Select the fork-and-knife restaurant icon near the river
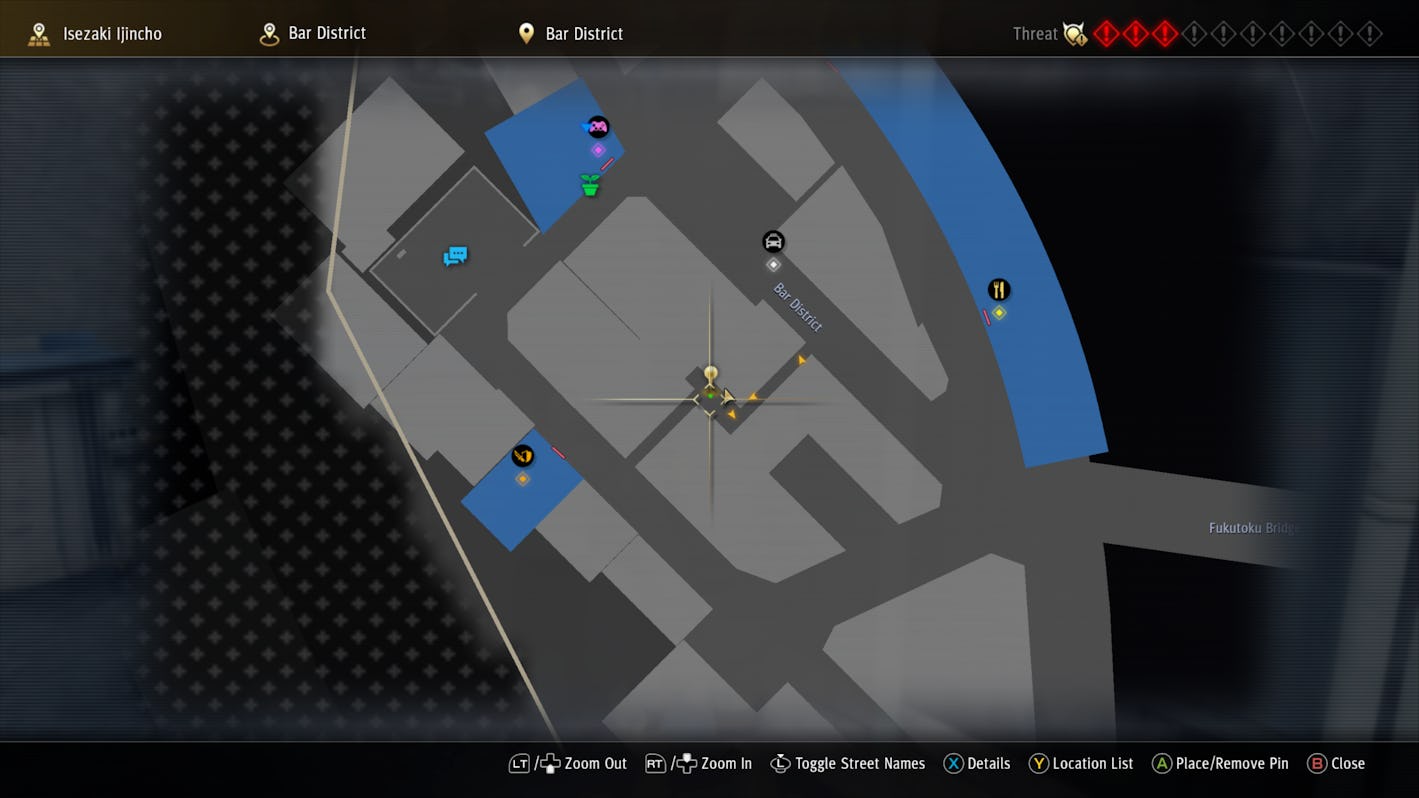 (1000, 290)
